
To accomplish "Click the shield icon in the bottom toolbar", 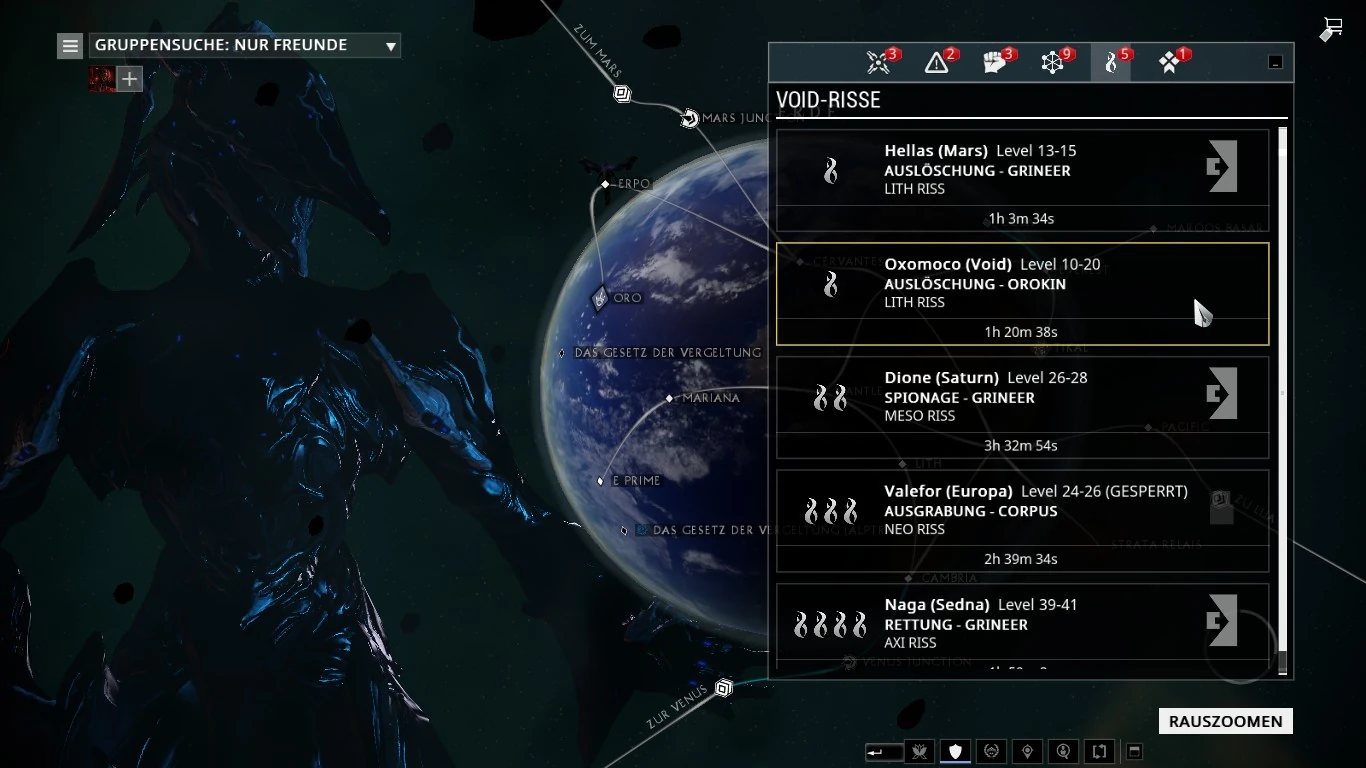I will click(954, 751).
